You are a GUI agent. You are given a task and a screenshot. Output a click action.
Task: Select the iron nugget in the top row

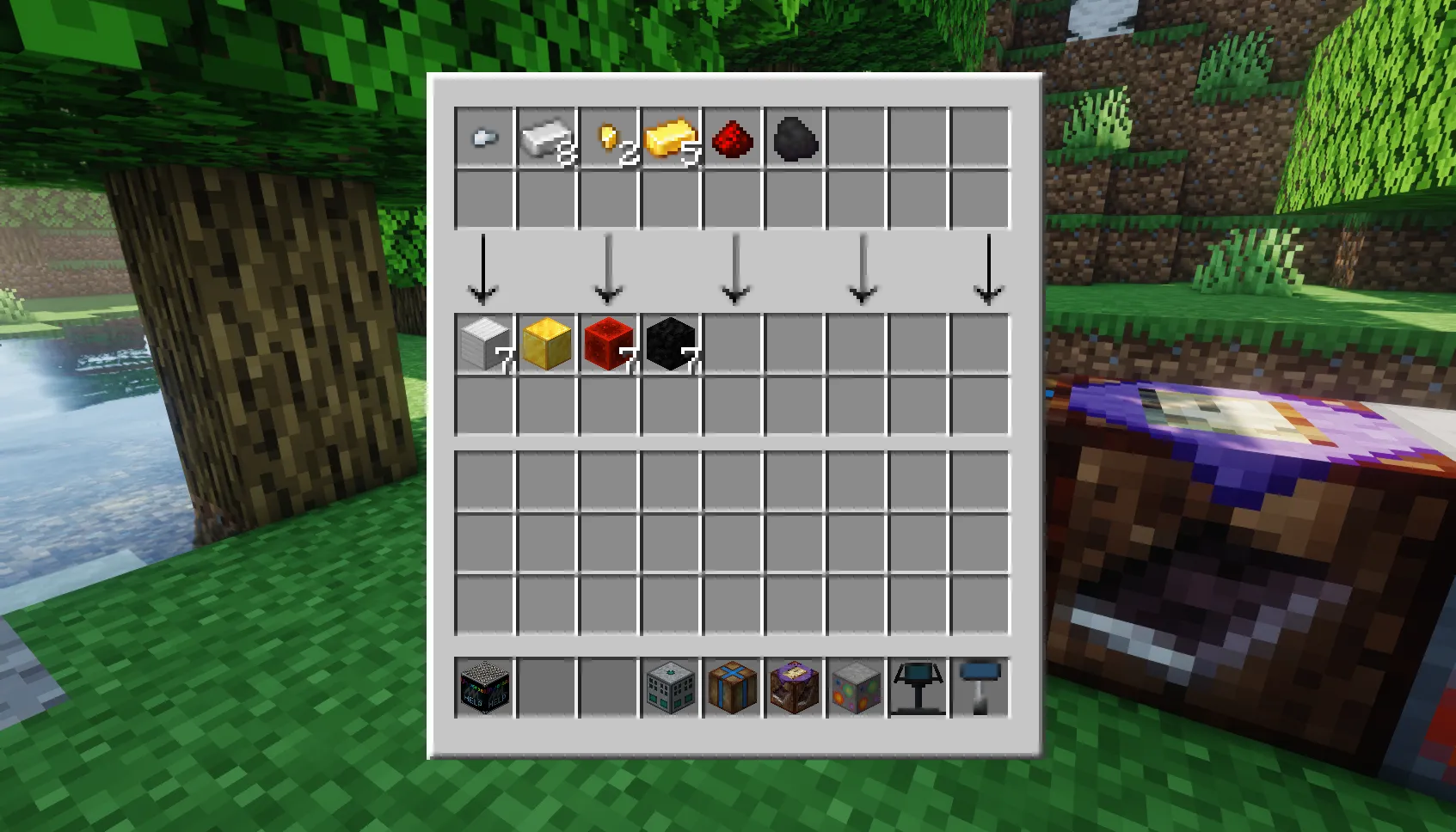point(484,138)
